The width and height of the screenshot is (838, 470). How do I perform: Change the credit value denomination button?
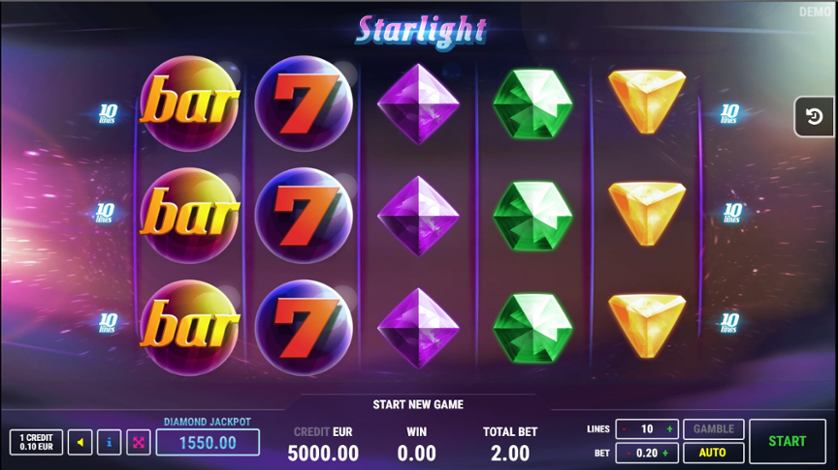(36, 441)
